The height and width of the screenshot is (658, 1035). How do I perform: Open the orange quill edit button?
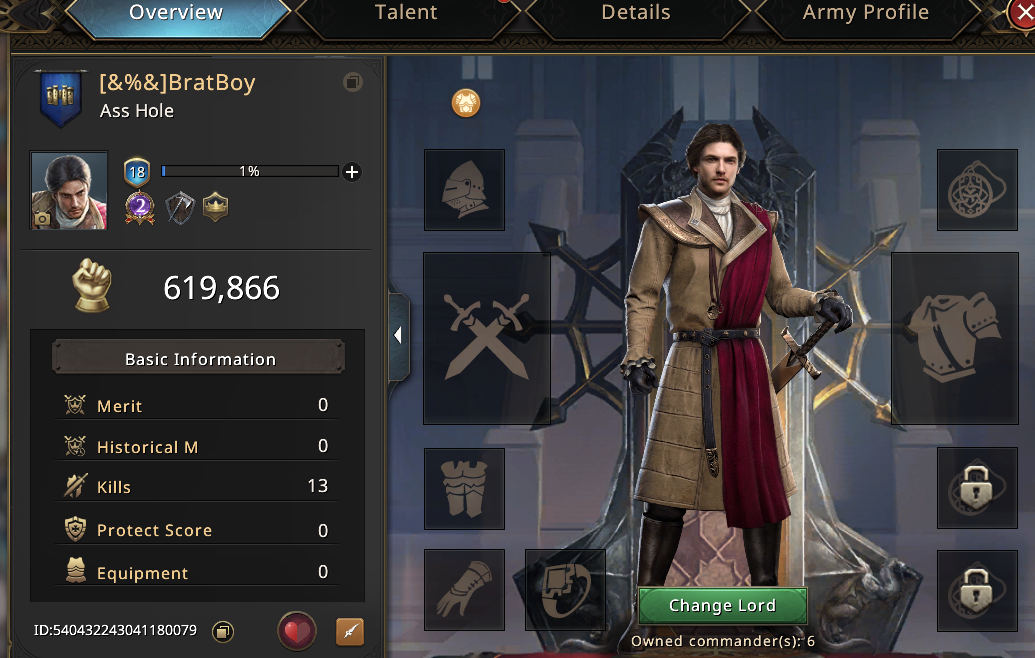pos(350,631)
